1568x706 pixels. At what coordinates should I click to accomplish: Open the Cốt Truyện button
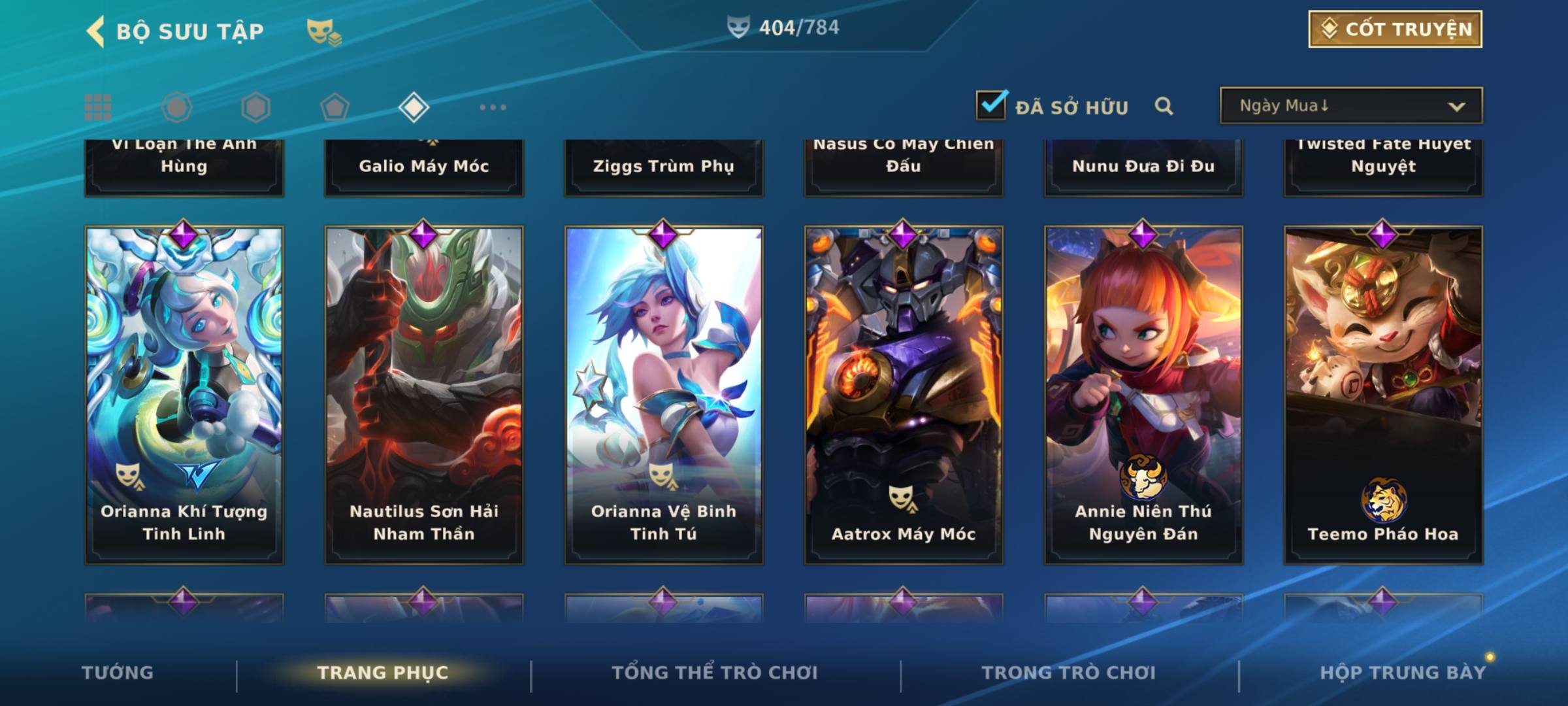point(1395,29)
